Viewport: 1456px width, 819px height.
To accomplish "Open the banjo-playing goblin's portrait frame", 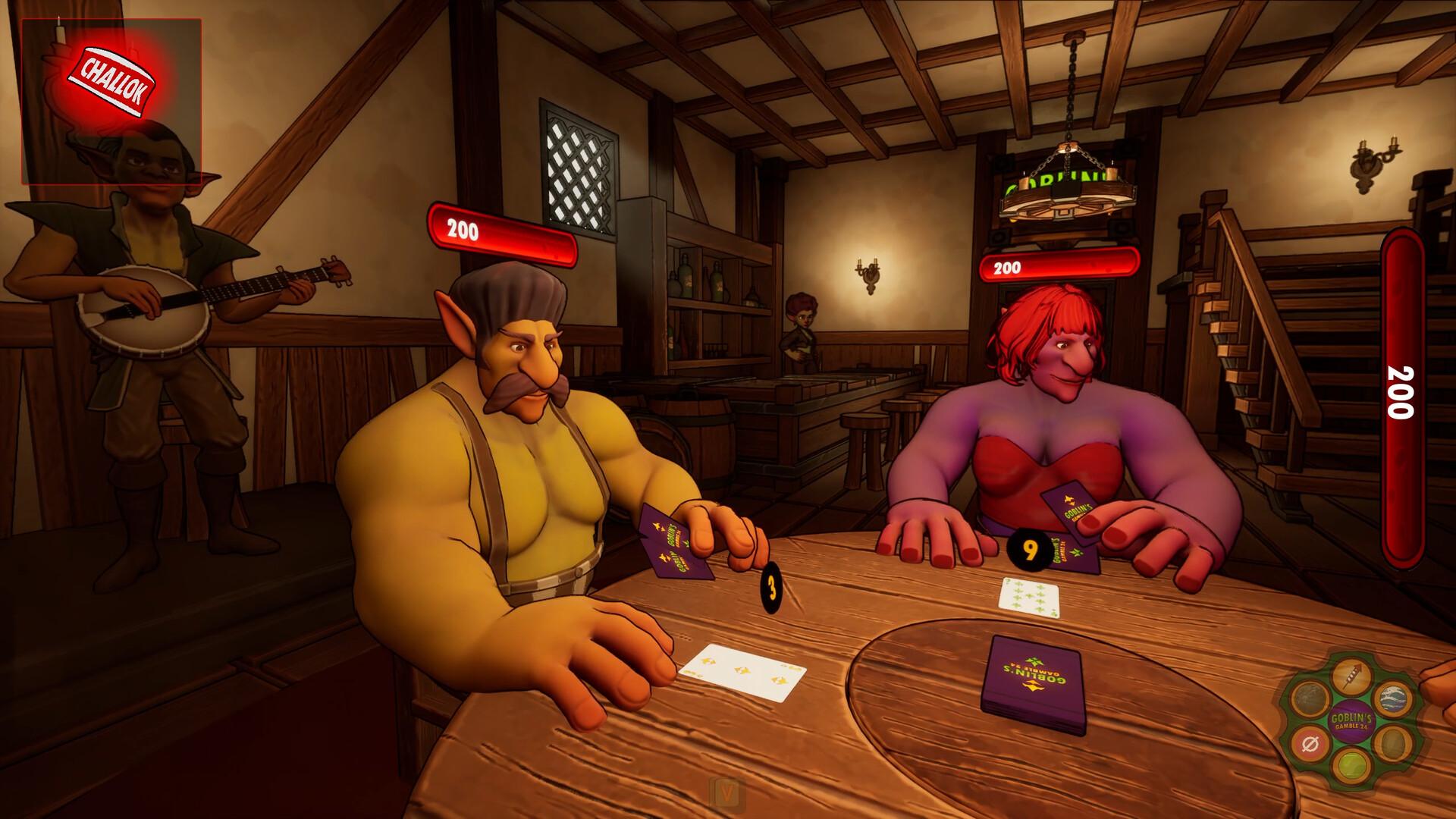I will click(112, 152).
